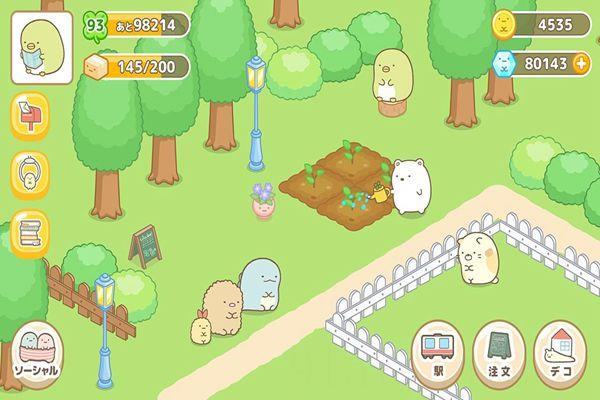The width and height of the screenshot is (600, 400).
Task: Open the stacked books button
Action: point(31,233)
